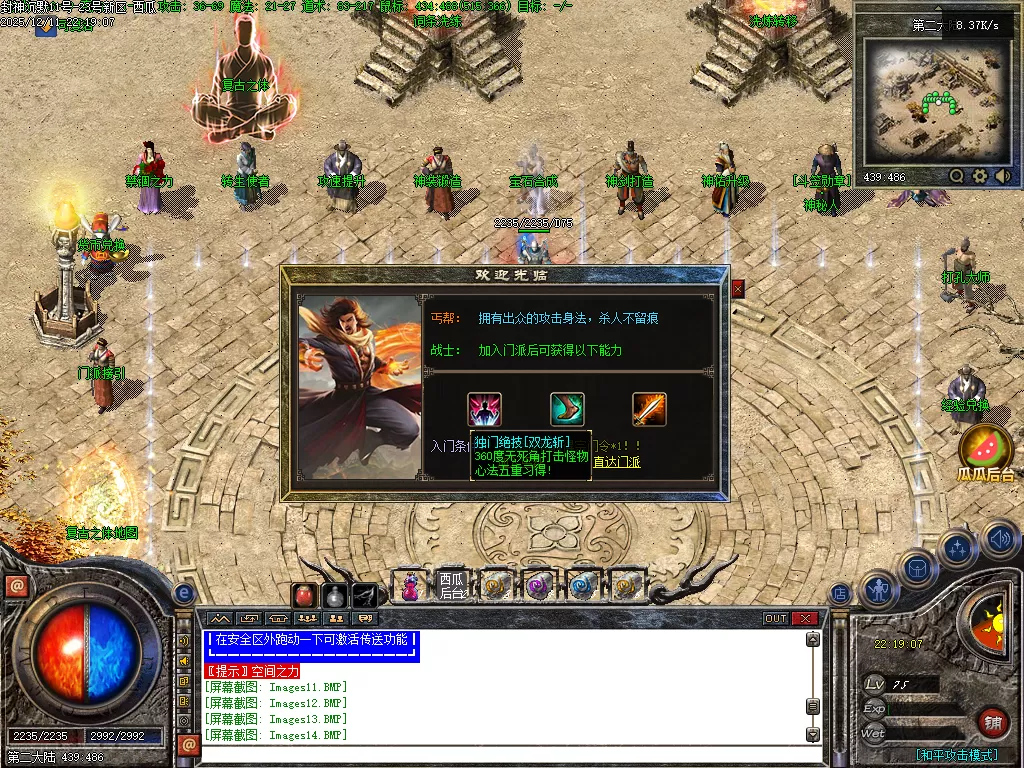Close the 欢迎光临 dialog with the red X
Image resolution: width=1024 pixels, height=768 pixels.
click(738, 289)
